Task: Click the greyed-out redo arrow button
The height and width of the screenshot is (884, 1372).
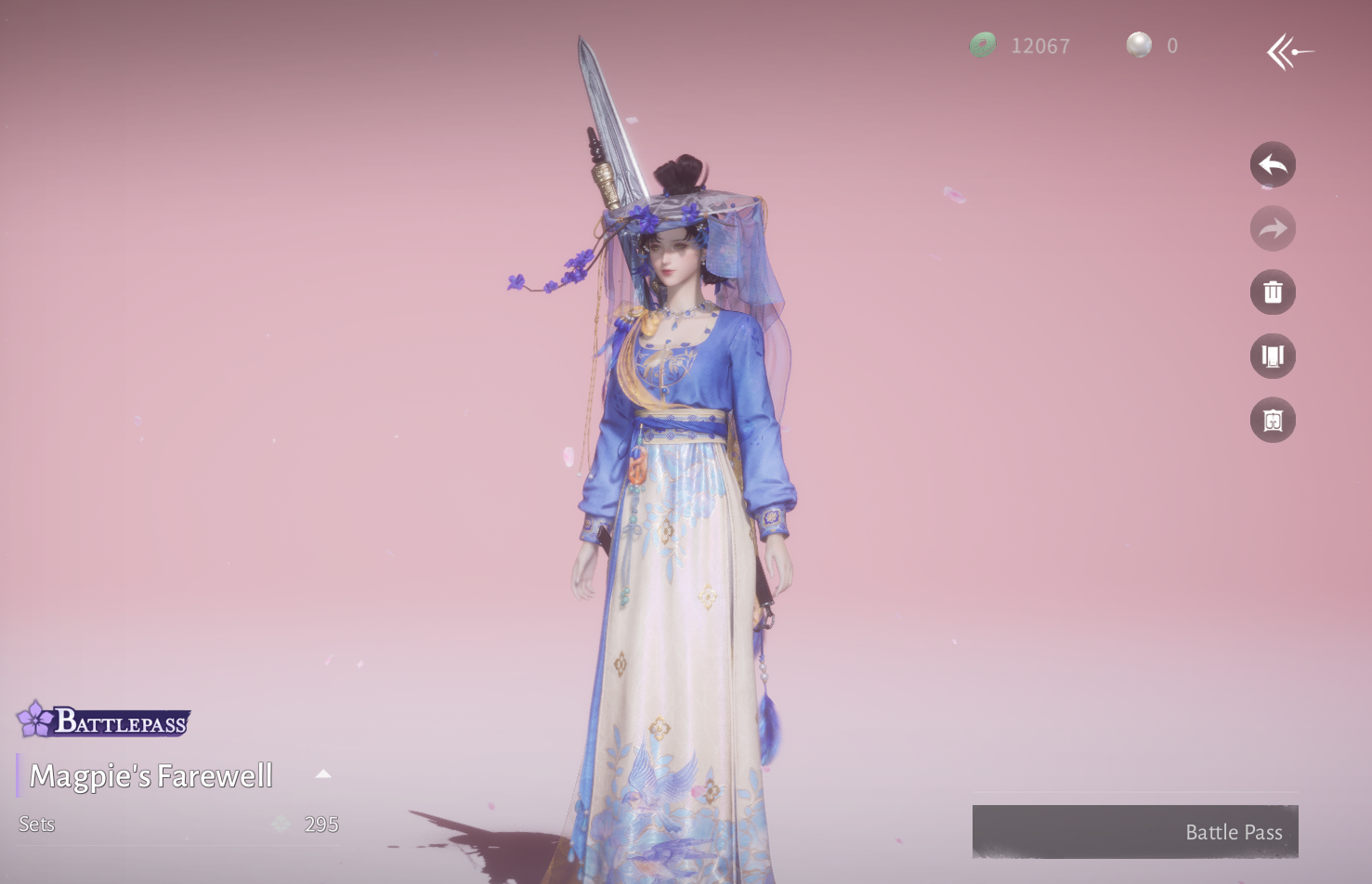Action: pos(1273,228)
